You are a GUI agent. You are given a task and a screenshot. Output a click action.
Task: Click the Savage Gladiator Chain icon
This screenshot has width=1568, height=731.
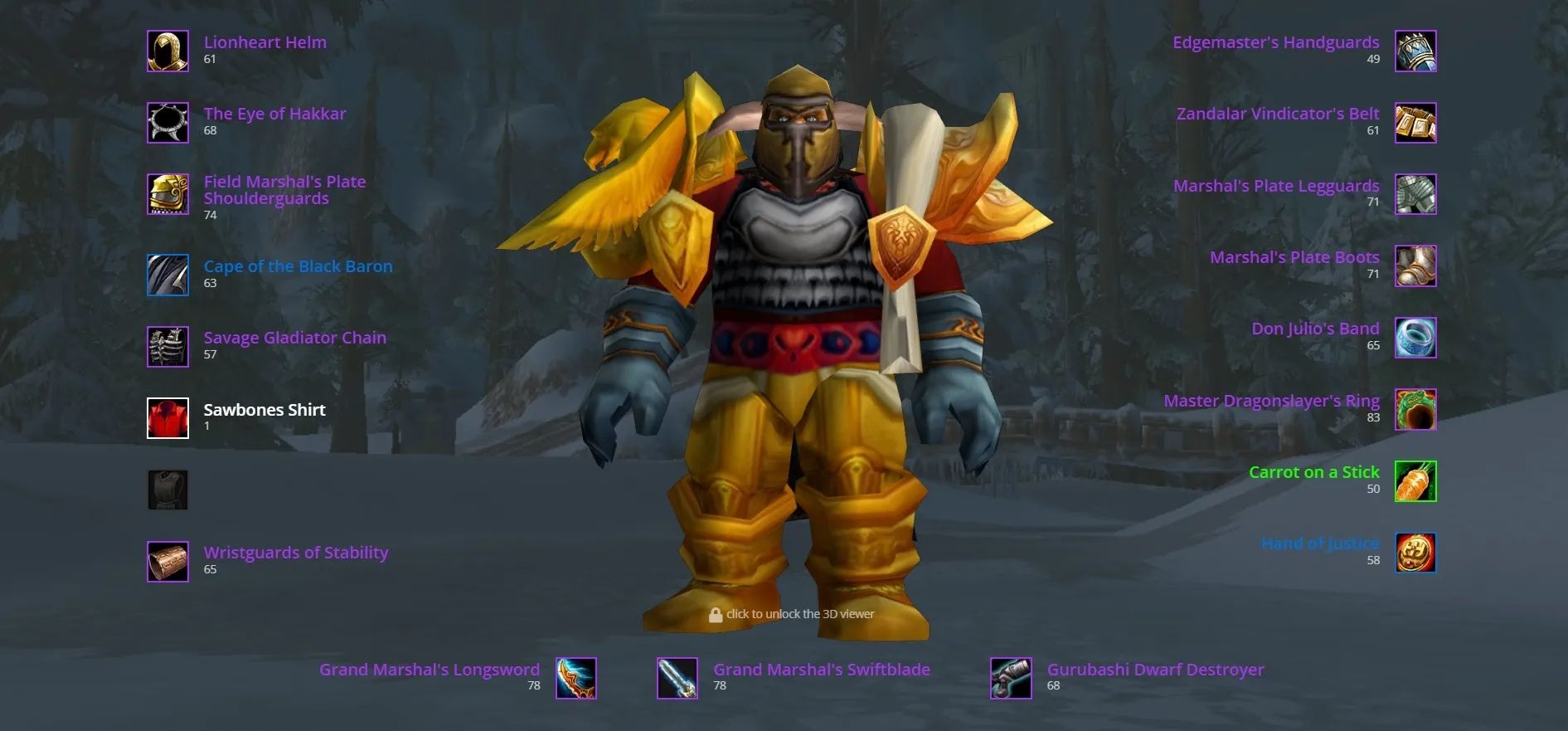click(167, 346)
